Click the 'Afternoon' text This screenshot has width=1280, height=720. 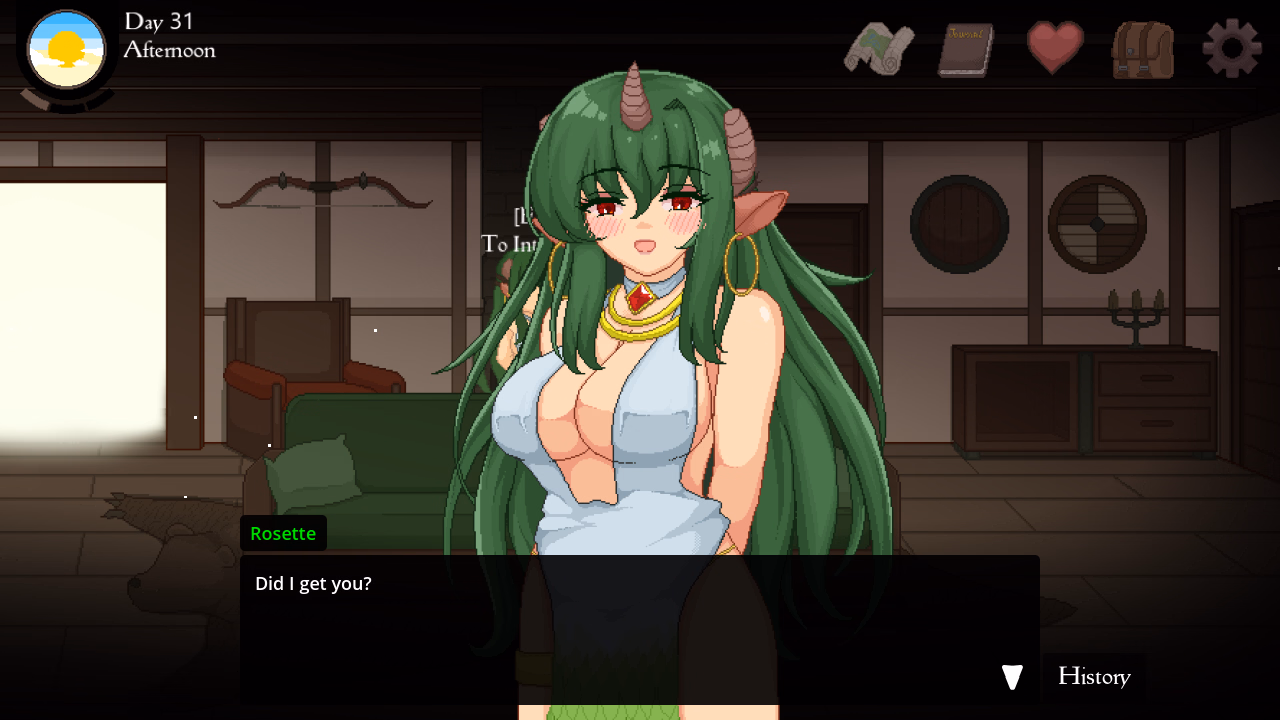pyautogui.click(x=169, y=50)
